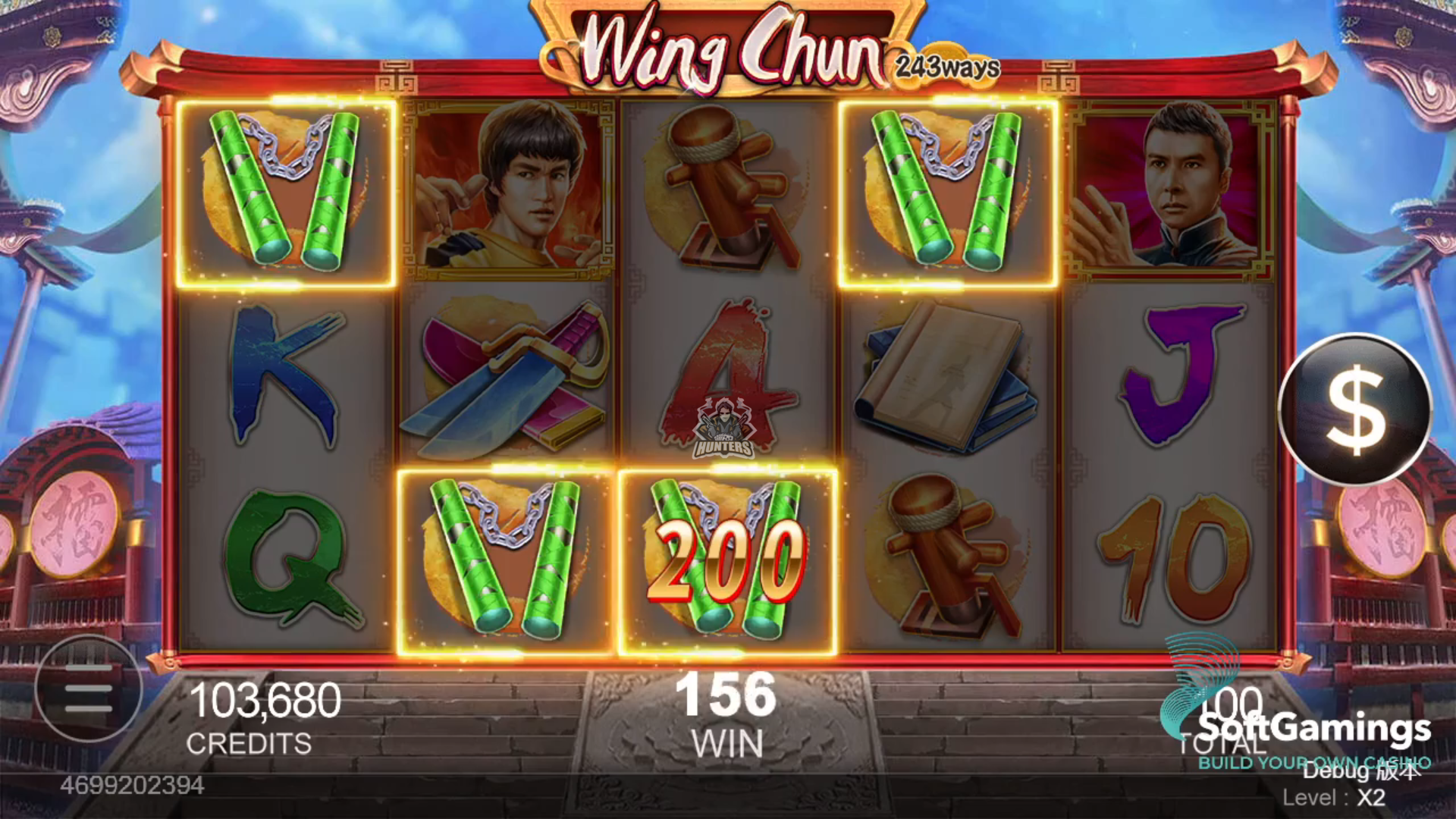Tap the dollar sign spin button
1456x819 pixels.
tap(1354, 409)
